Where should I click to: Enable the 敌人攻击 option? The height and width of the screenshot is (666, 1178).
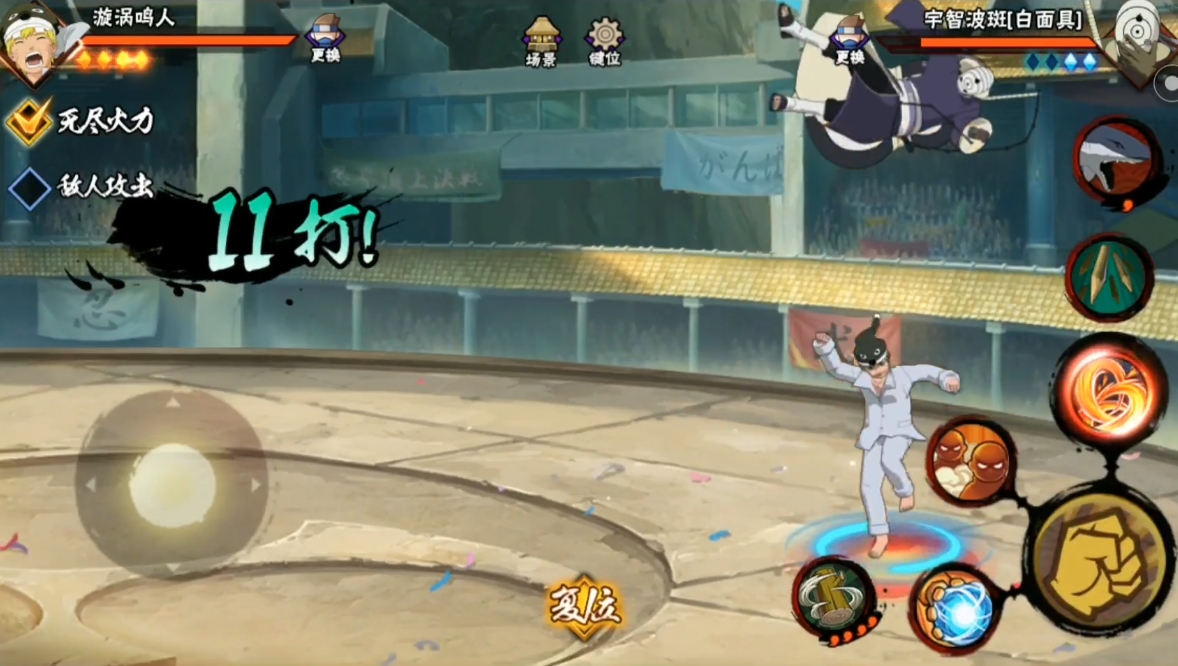tap(30, 187)
